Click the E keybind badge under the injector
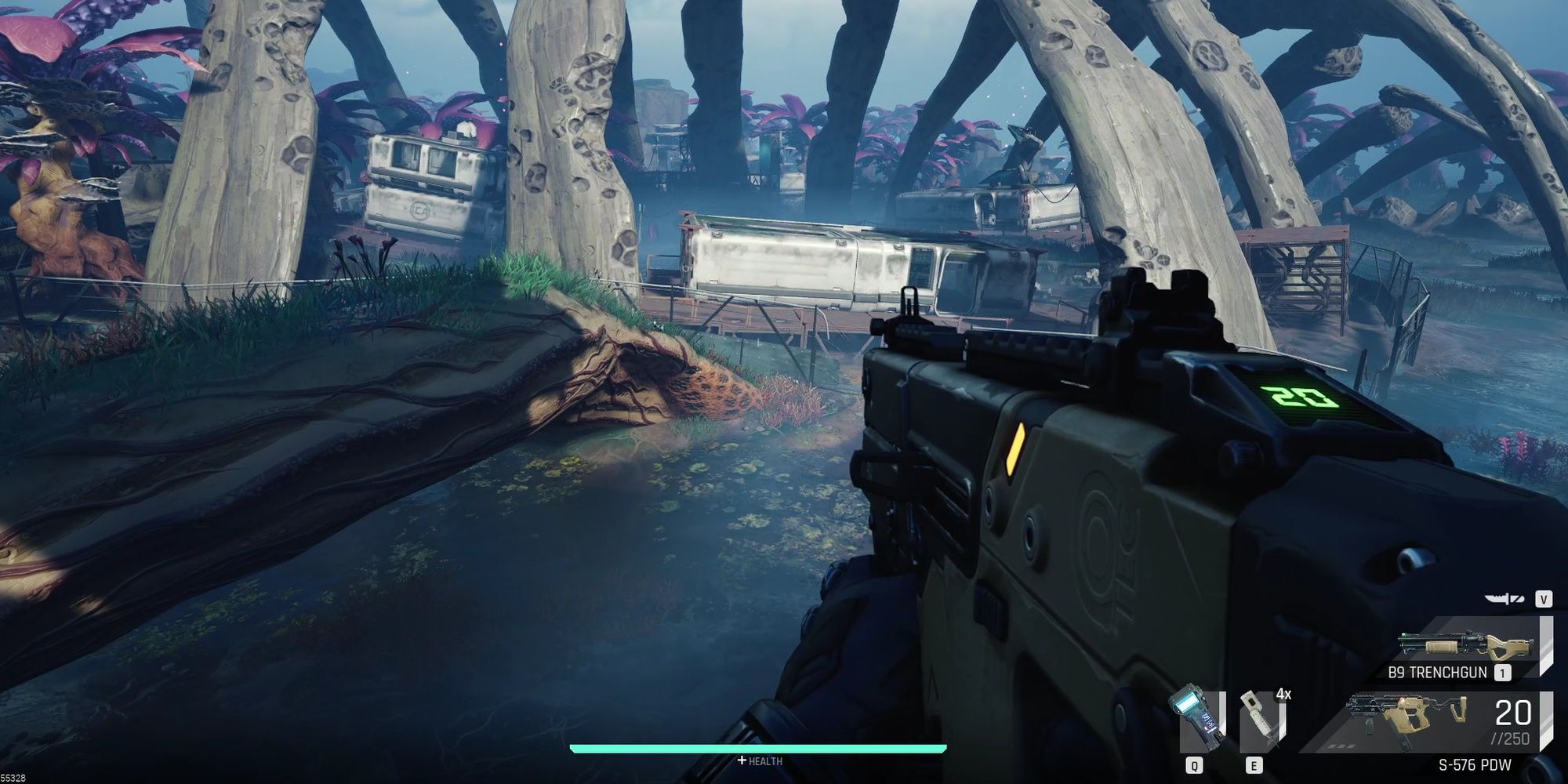The width and height of the screenshot is (1568, 784). click(1254, 765)
